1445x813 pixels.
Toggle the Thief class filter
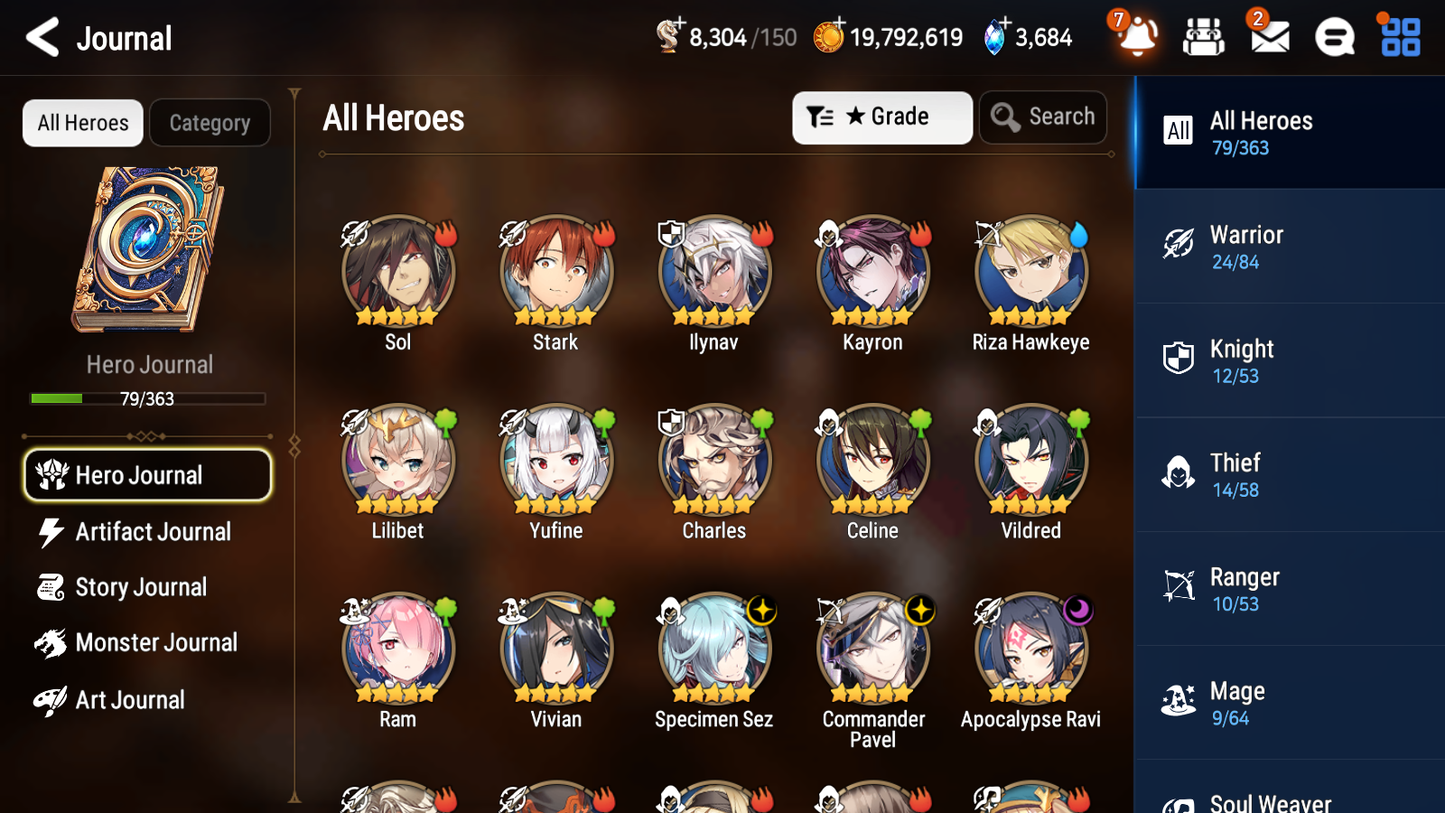pyautogui.click(x=1289, y=474)
